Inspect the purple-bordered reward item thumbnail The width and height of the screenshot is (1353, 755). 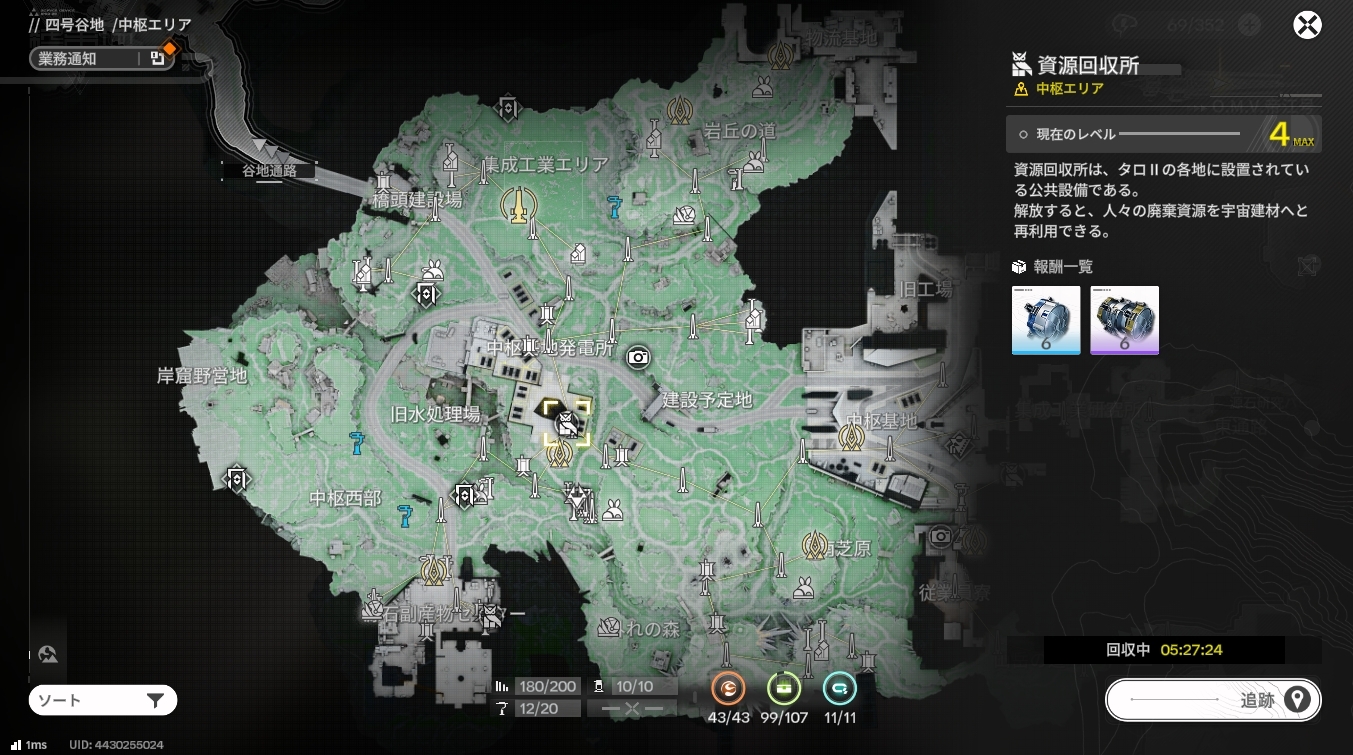pyautogui.click(x=1124, y=320)
